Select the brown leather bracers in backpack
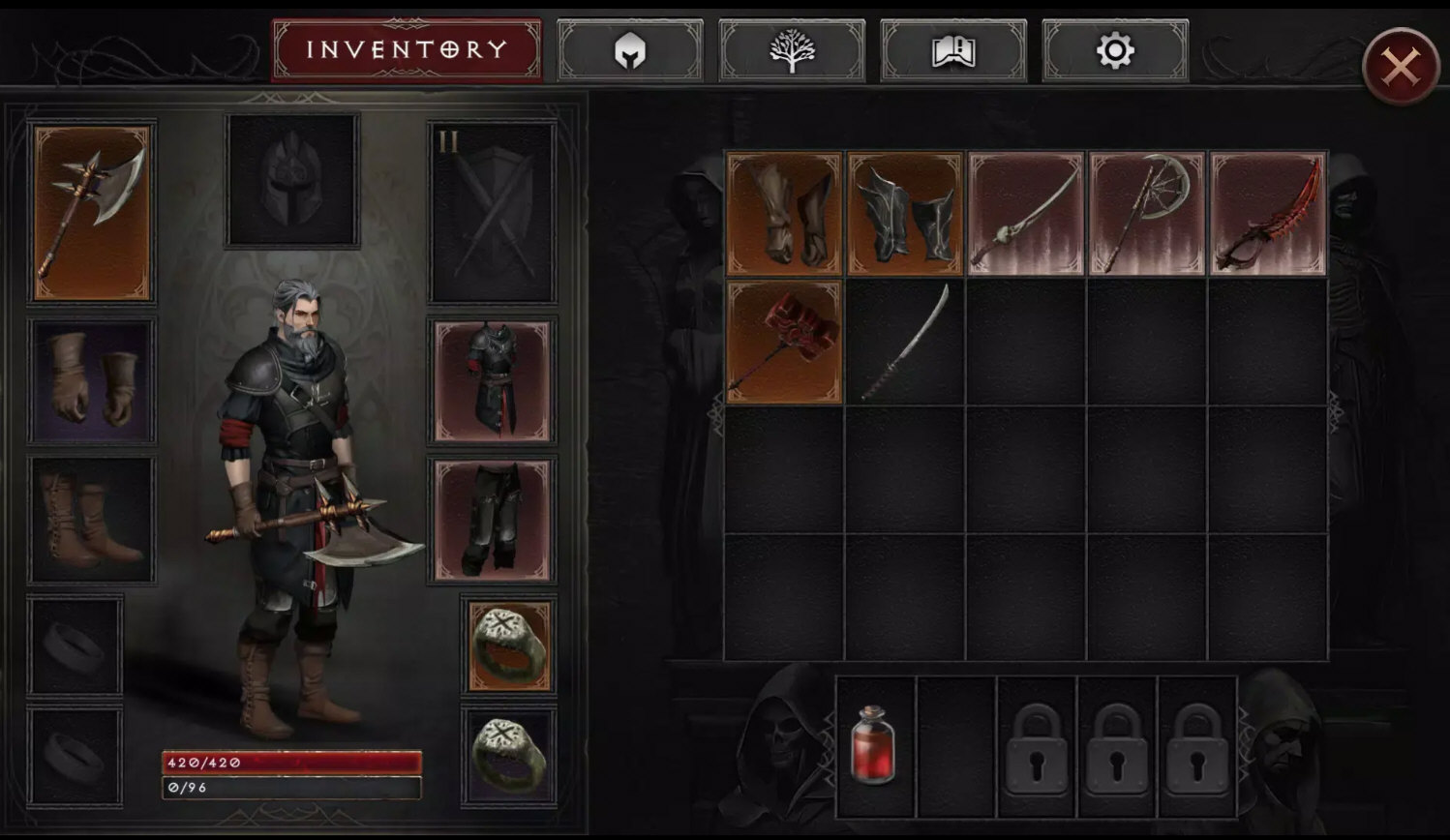1450x840 pixels. pos(784,214)
